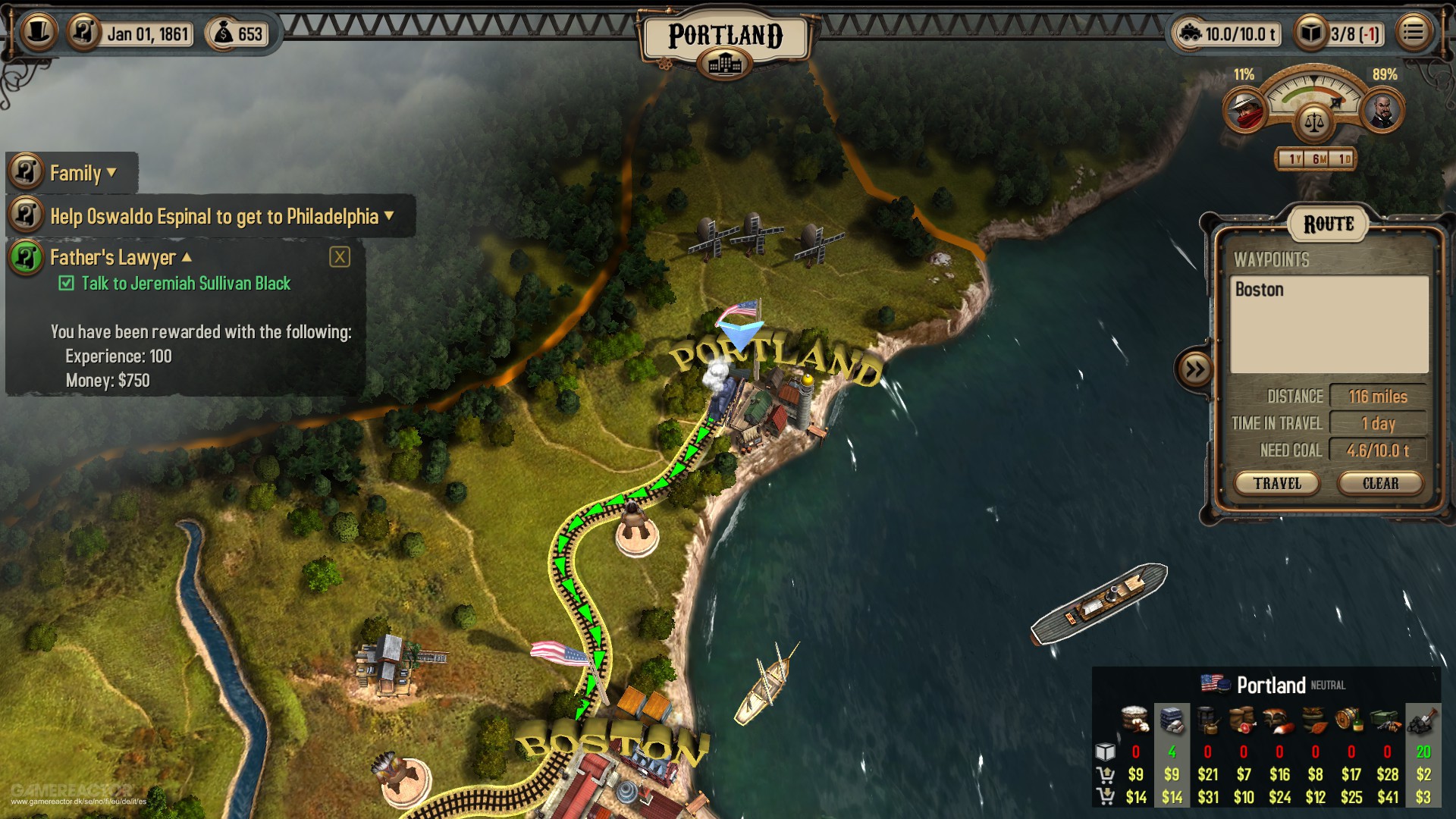The image size is (1456, 819).
Task: Click the bearded man portrait
Action: 1382,111
